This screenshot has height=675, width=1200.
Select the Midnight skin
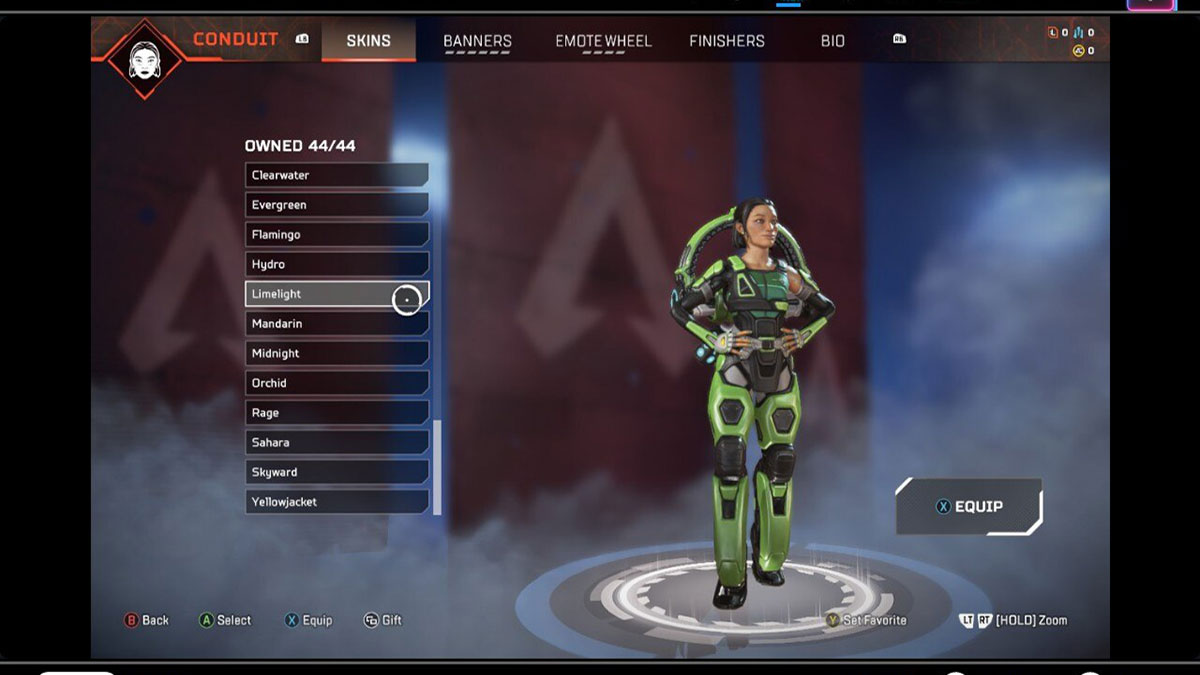[336, 353]
